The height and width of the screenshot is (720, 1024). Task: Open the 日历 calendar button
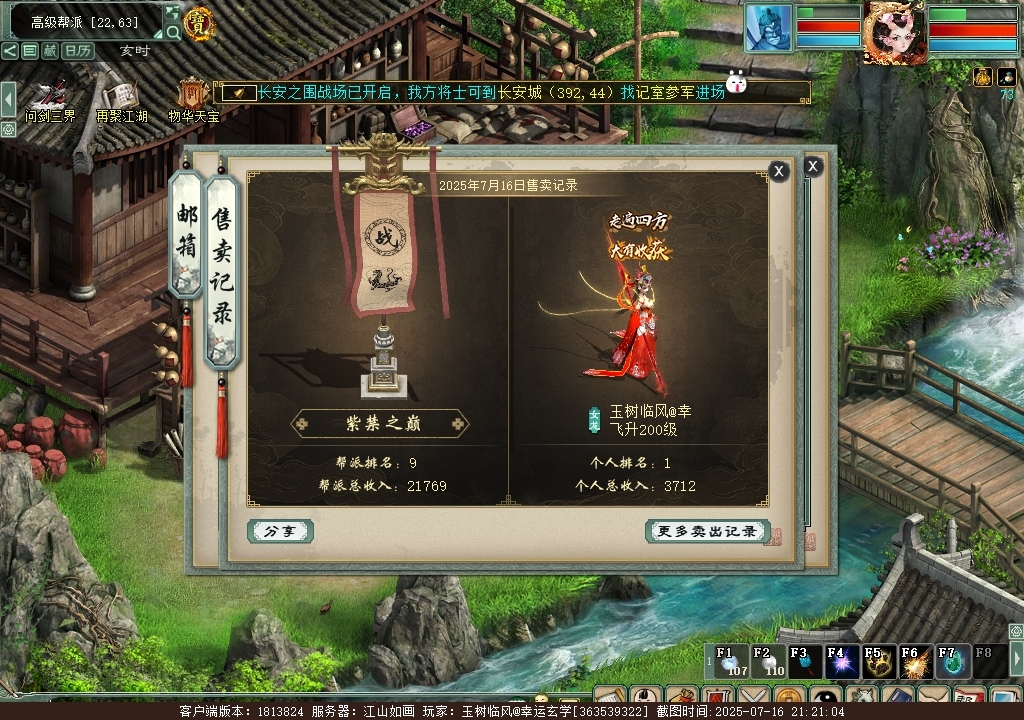click(79, 50)
